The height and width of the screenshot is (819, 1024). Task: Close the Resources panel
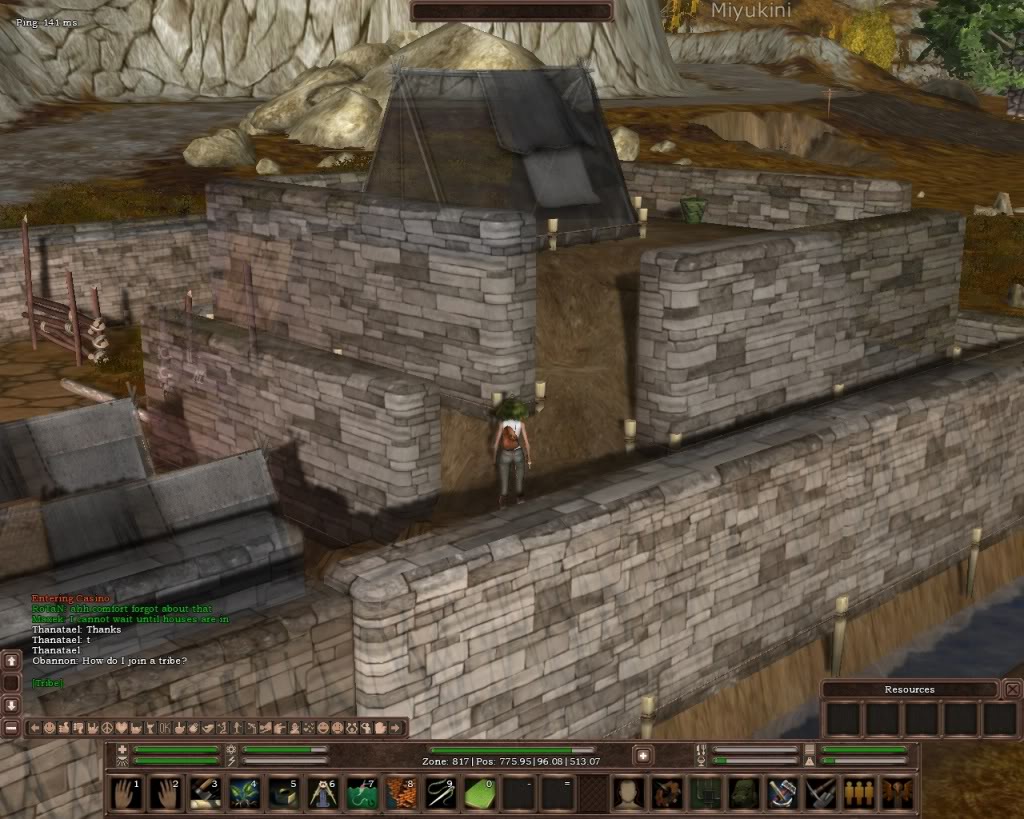(1013, 689)
